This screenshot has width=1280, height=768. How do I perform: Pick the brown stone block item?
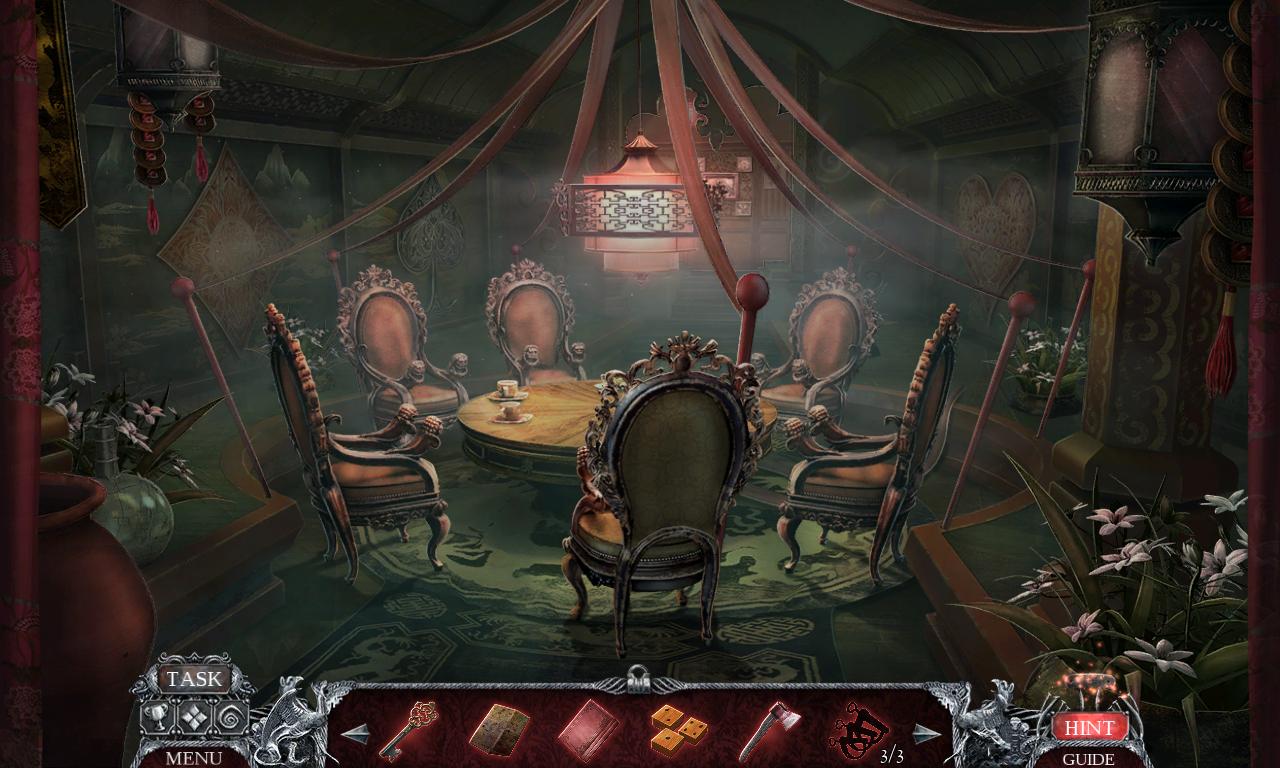coord(498,731)
